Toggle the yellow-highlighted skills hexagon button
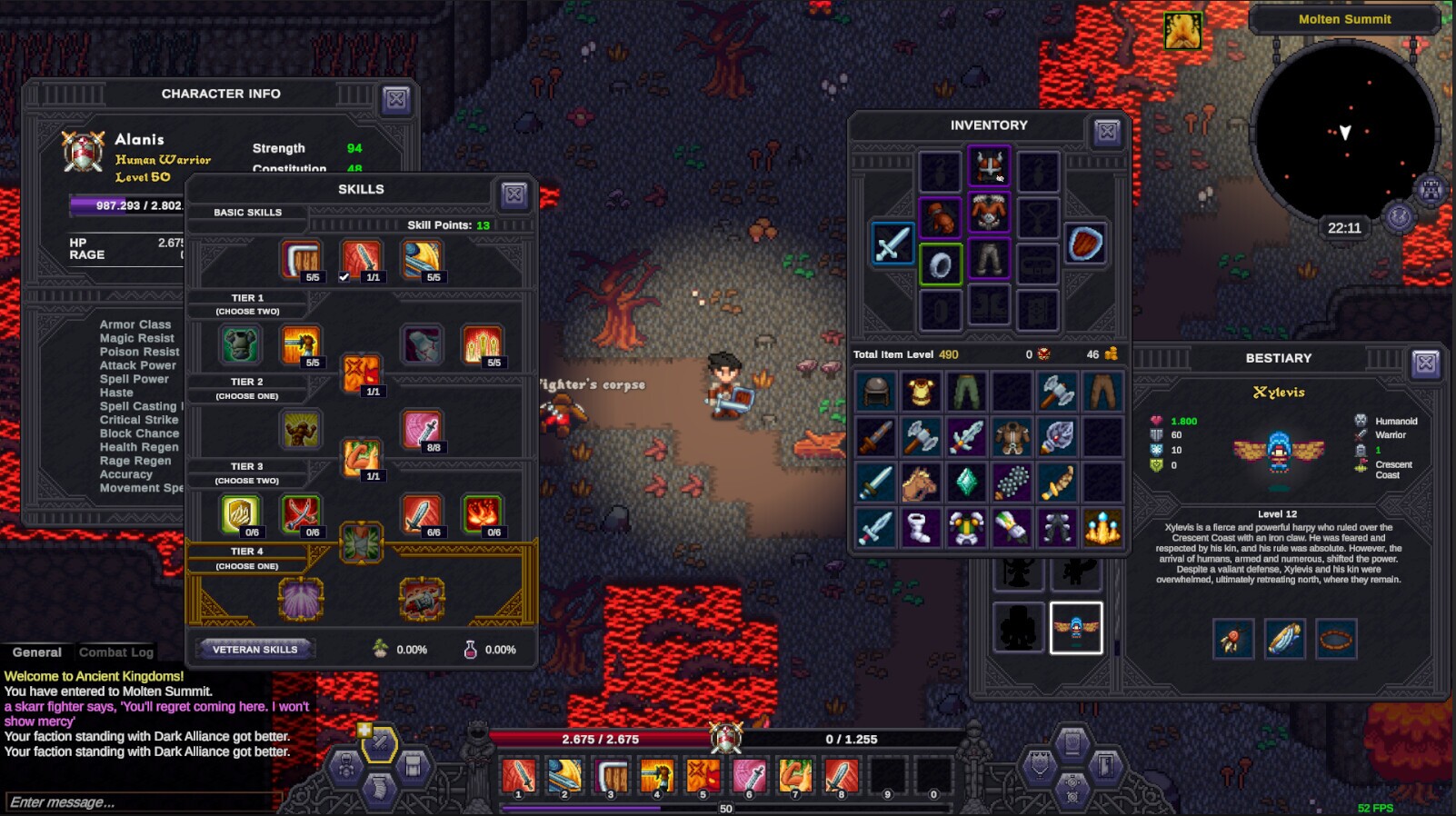 tap(380, 745)
